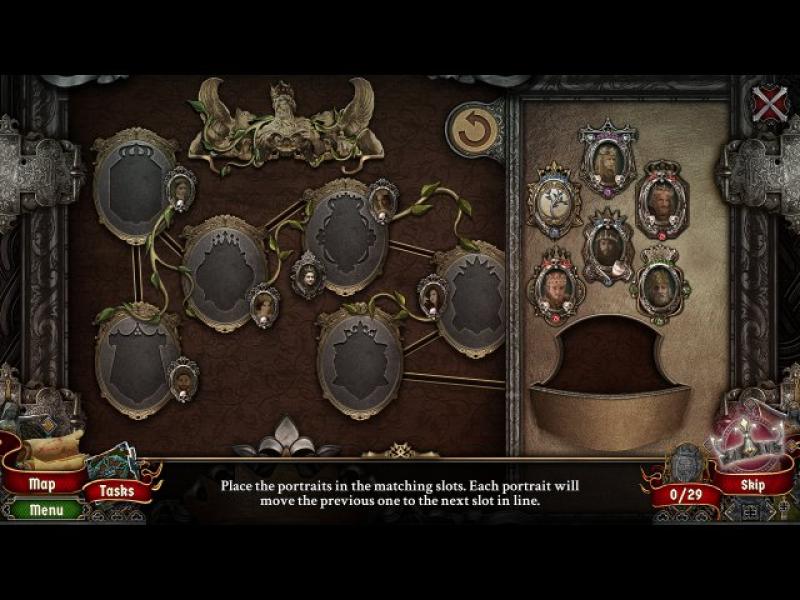This screenshot has width=800, height=600.
Task: Select the purple-gem framed portrait
Action: pos(607,159)
